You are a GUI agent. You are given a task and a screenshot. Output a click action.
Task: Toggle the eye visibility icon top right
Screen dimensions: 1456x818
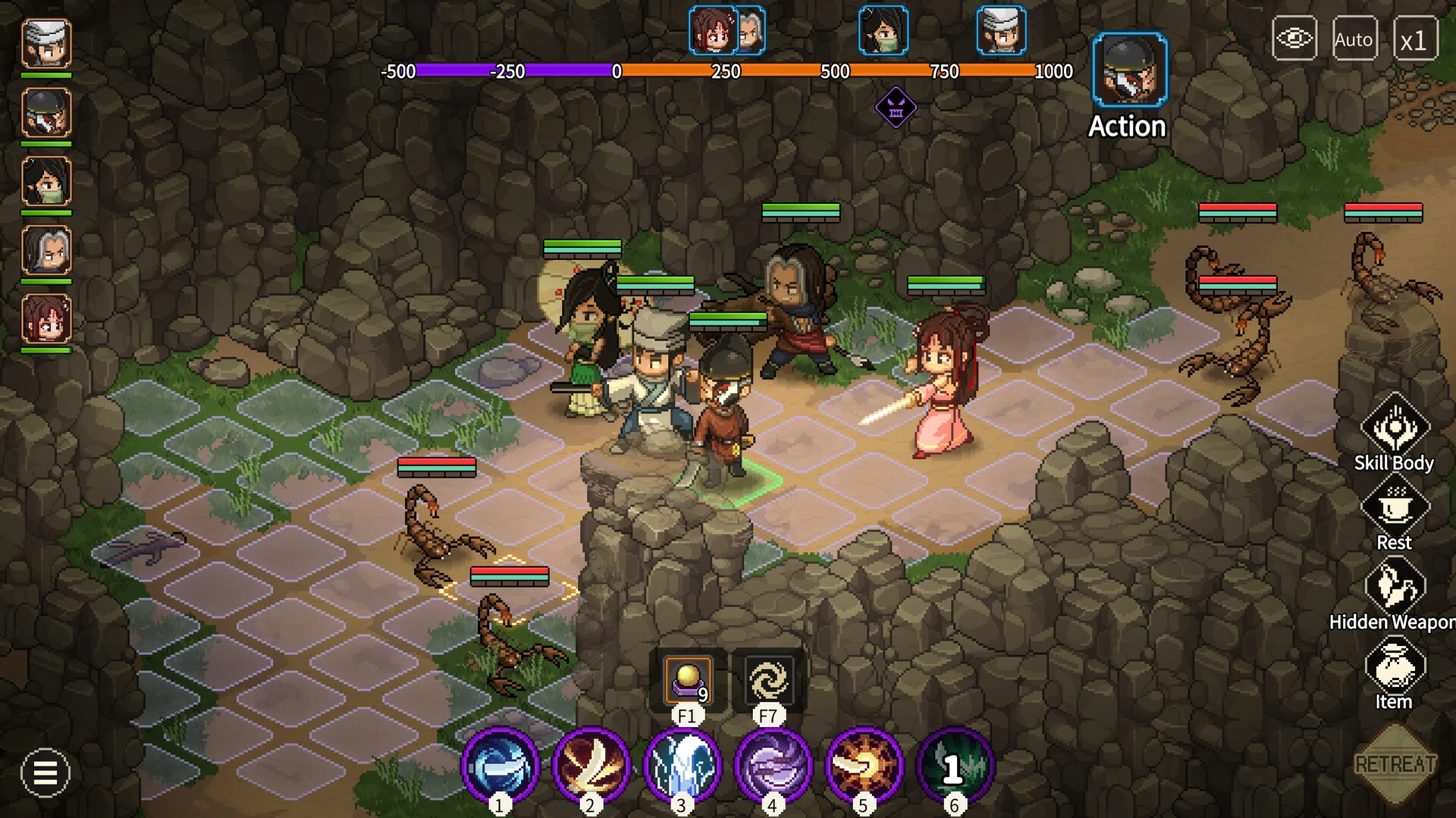point(1294,36)
